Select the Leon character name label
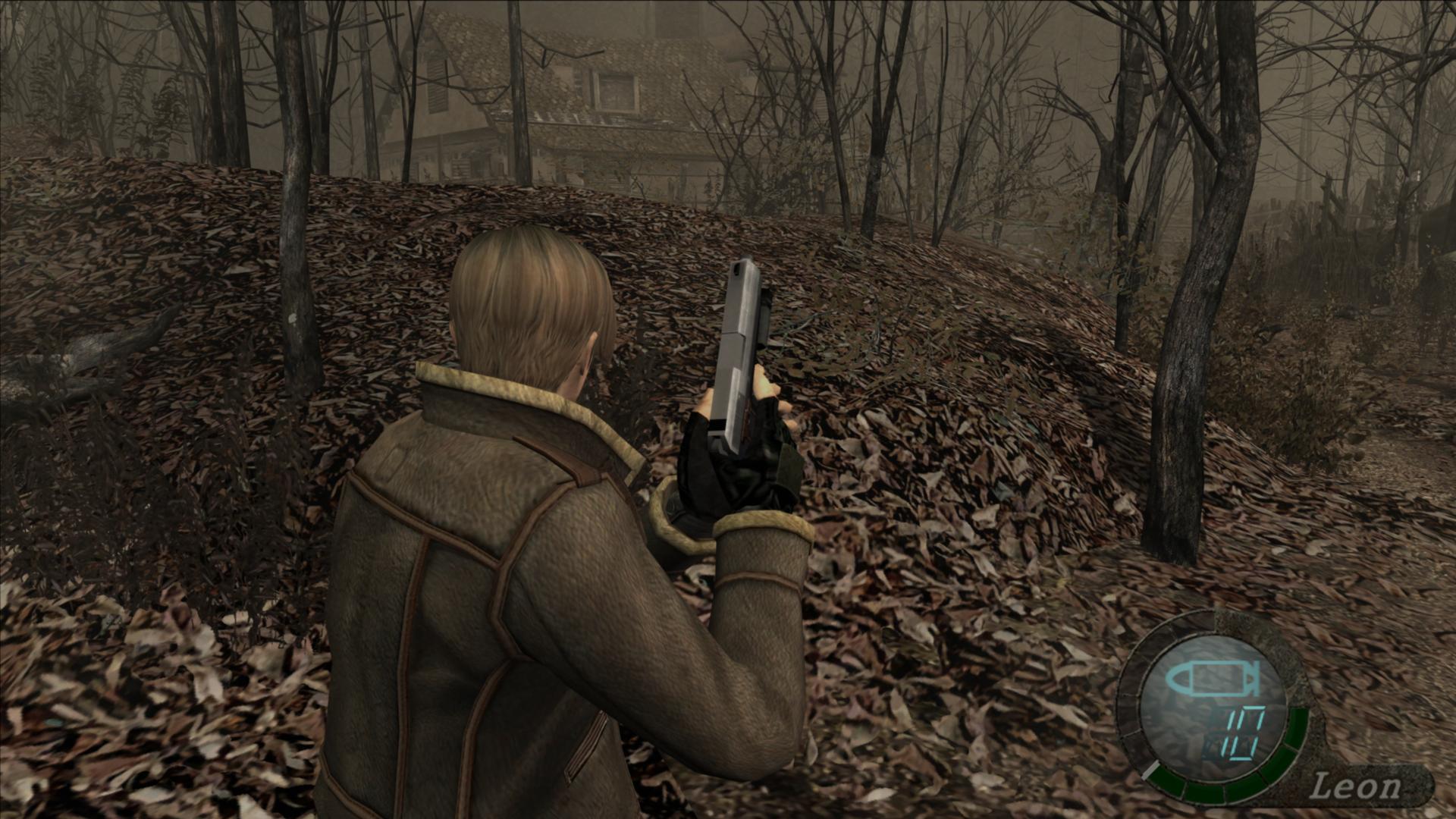The height and width of the screenshot is (819, 1456). pos(1355,786)
